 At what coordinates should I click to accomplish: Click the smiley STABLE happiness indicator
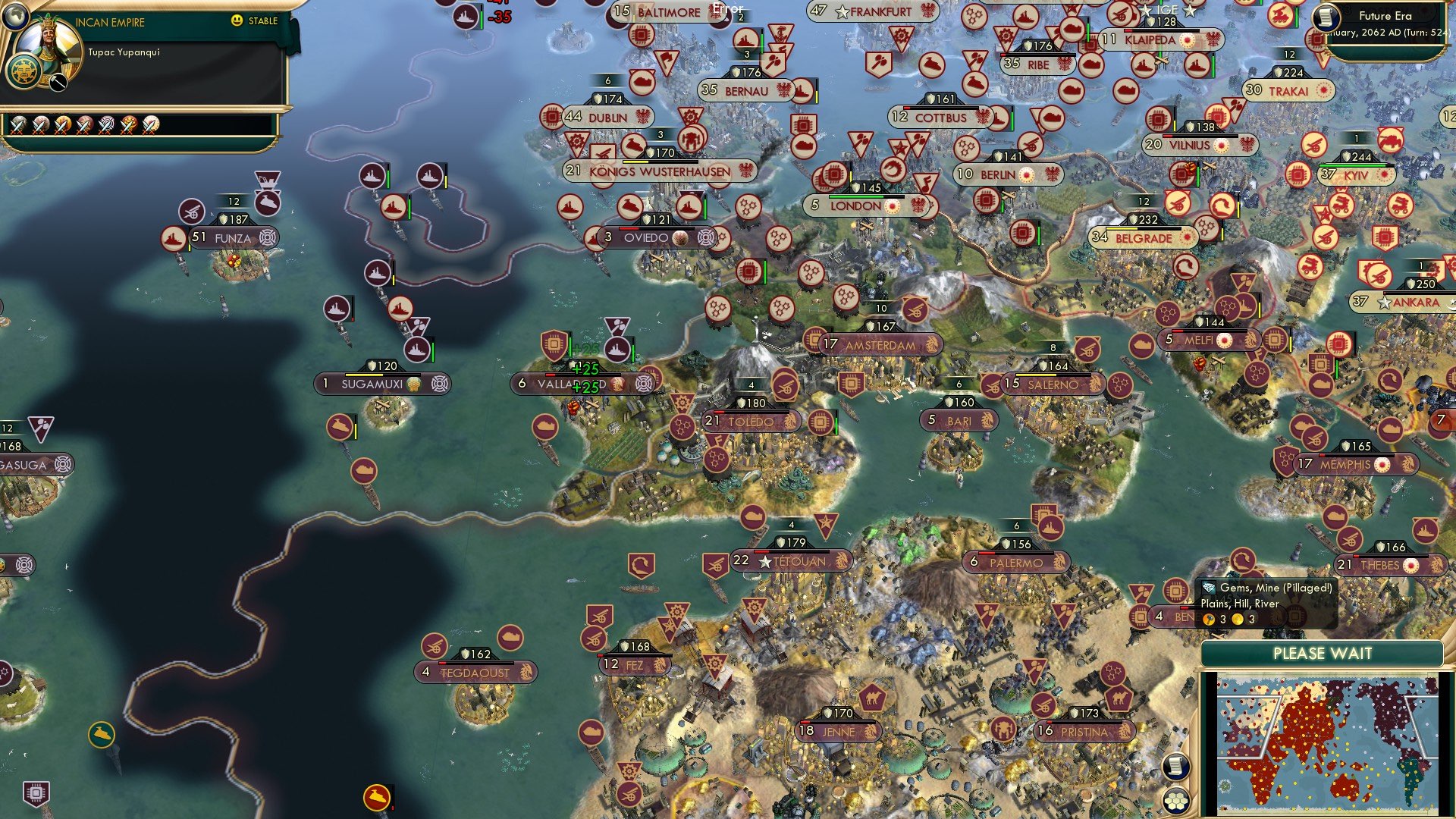tap(238, 21)
